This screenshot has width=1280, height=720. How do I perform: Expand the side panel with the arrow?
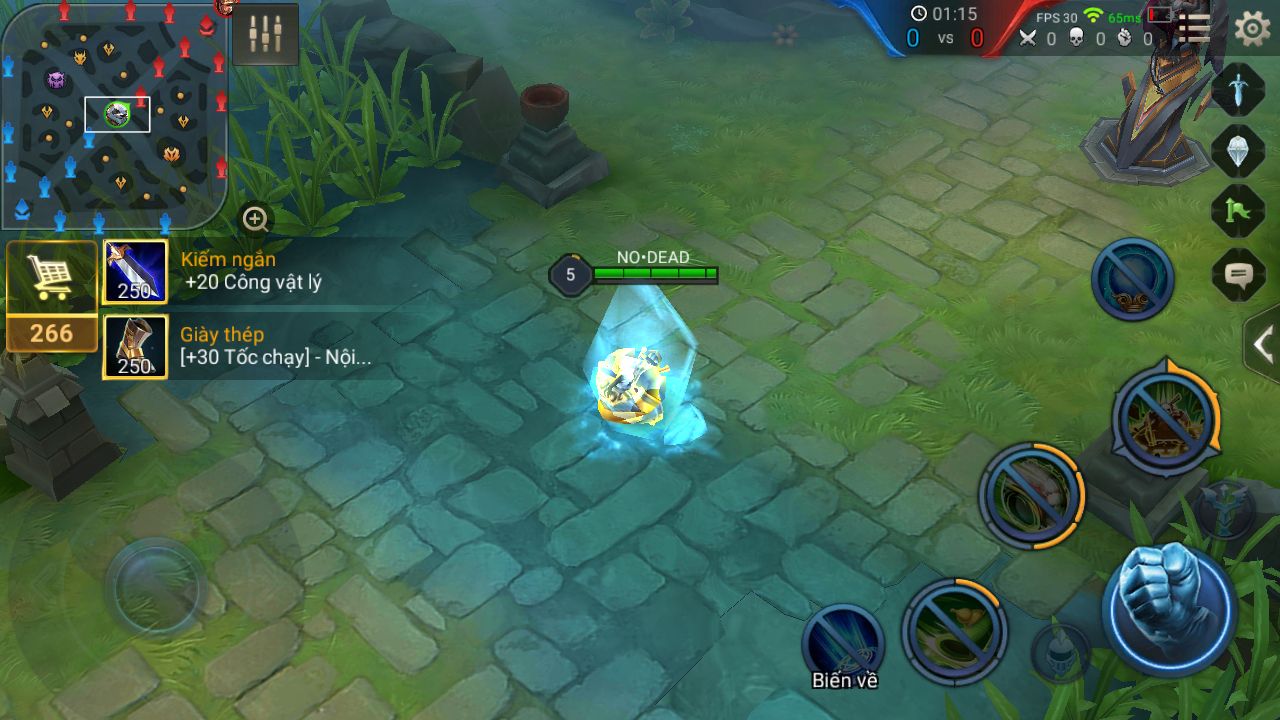point(1263,345)
